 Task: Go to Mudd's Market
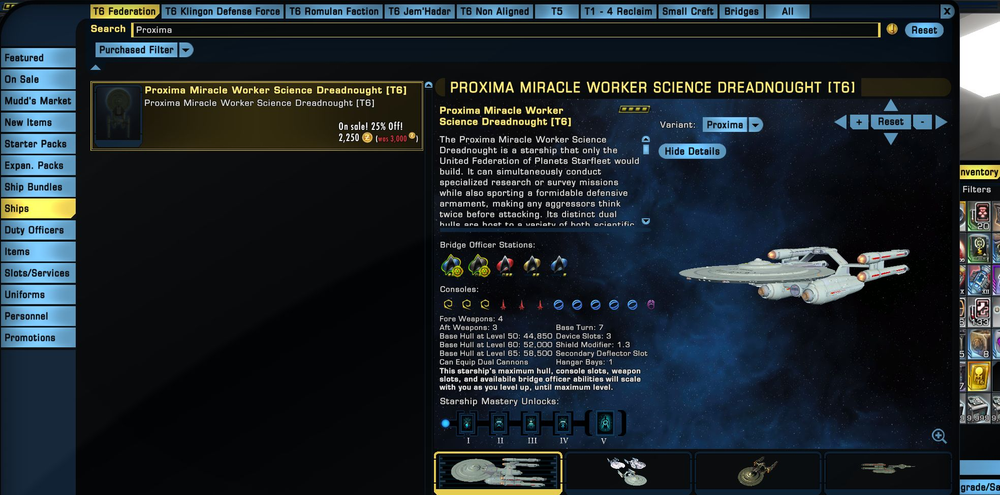37,101
